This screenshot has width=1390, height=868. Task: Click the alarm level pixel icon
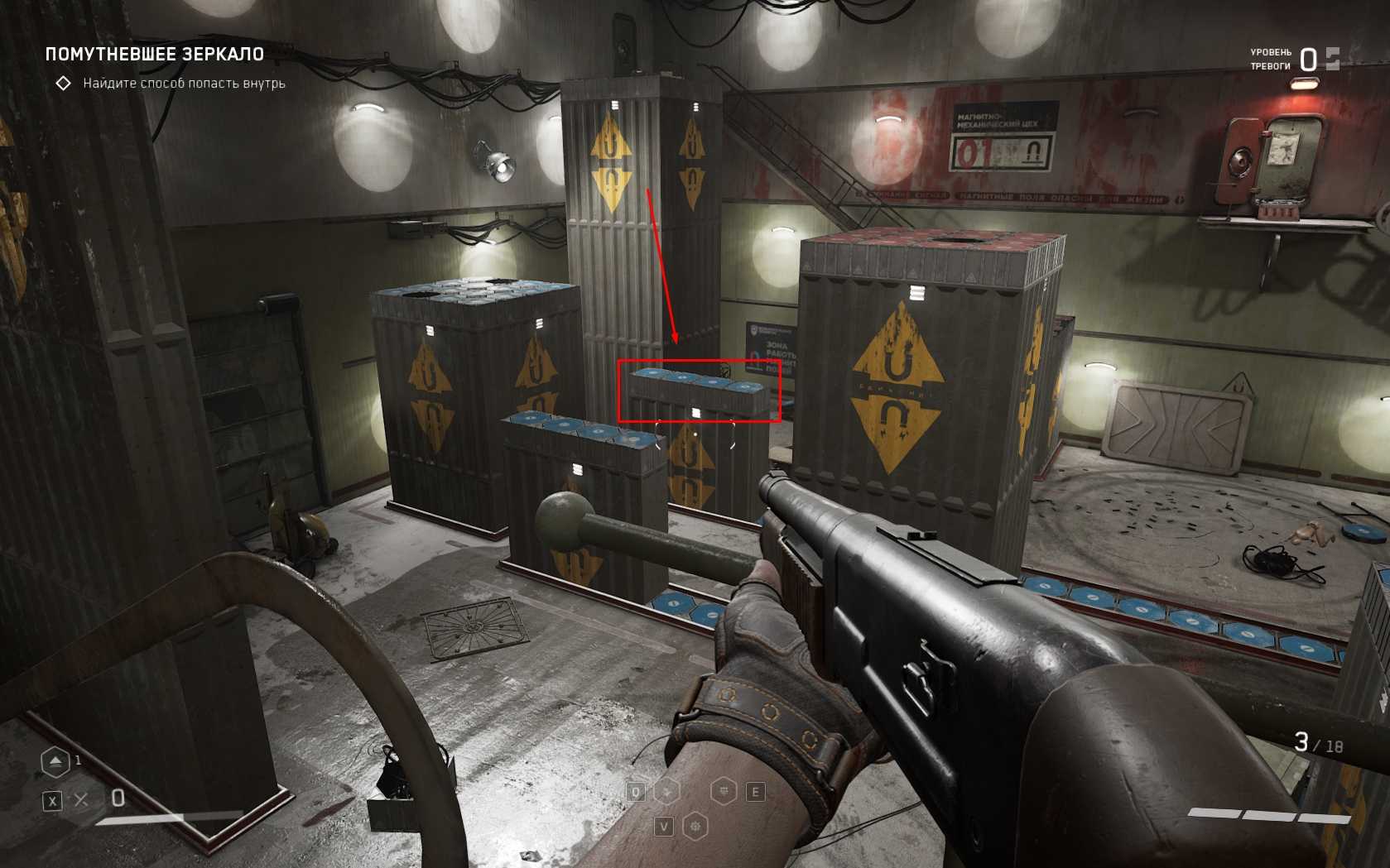tap(1332, 58)
